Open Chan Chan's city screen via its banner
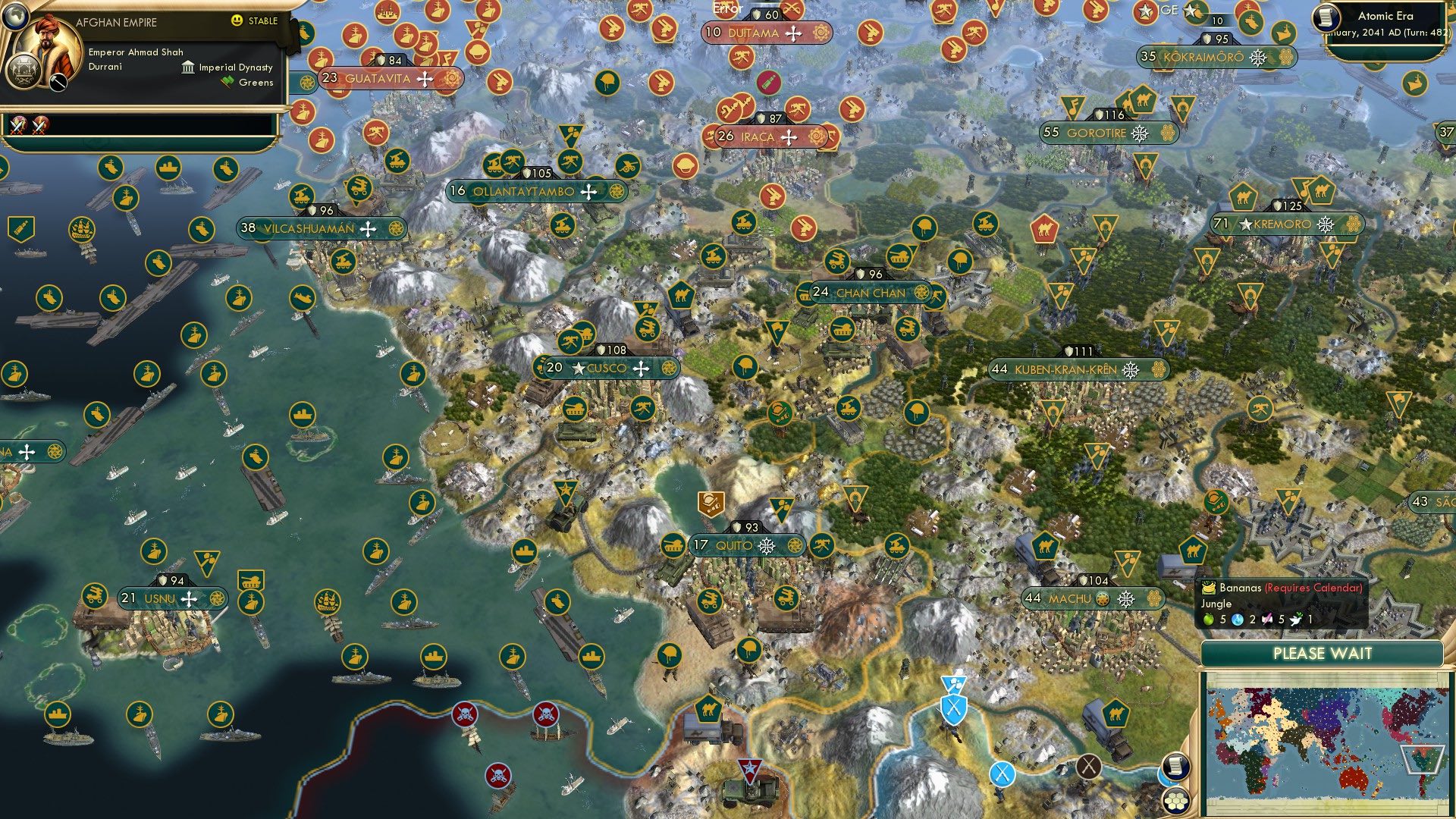 (x=871, y=292)
